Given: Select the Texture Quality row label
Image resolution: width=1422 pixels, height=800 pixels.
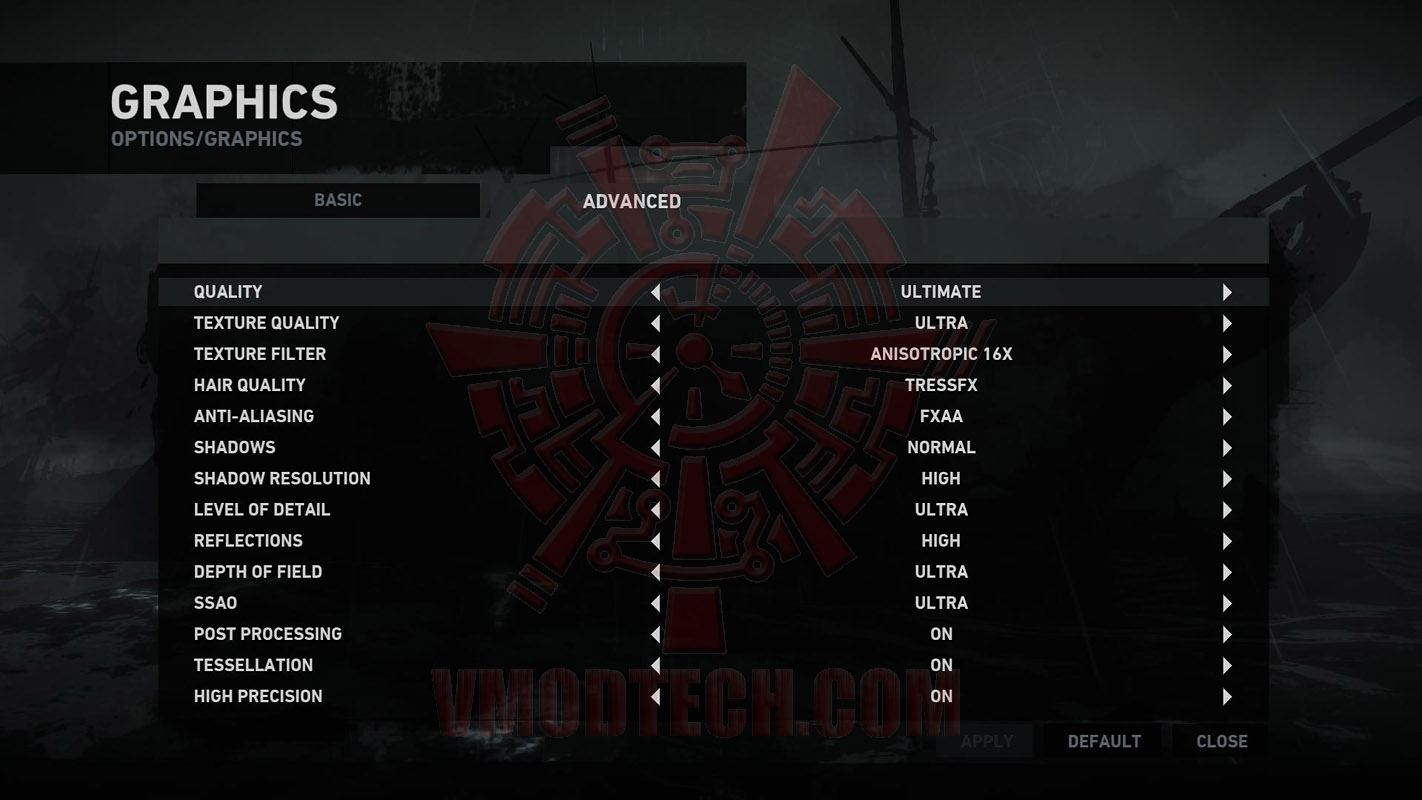Looking at the screenshot, I should coord(266,323).
